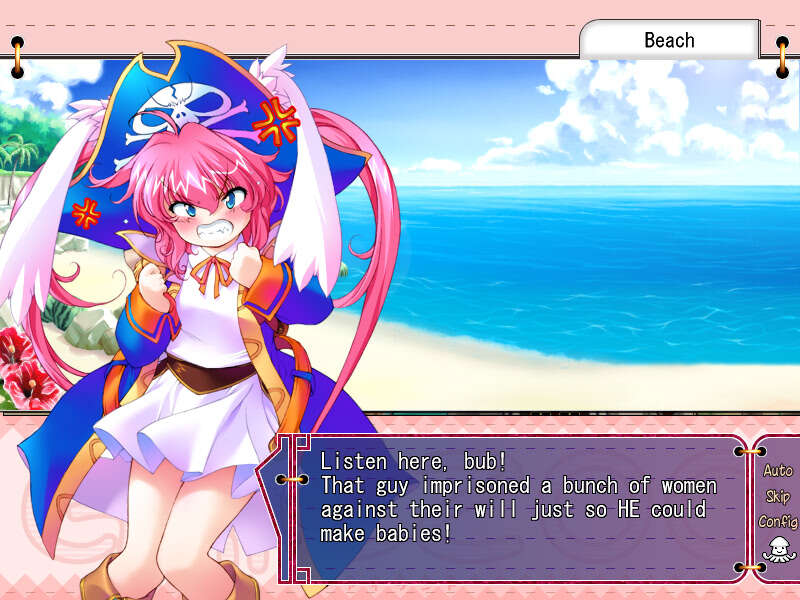Open the Config menu

tap(777, 522)
